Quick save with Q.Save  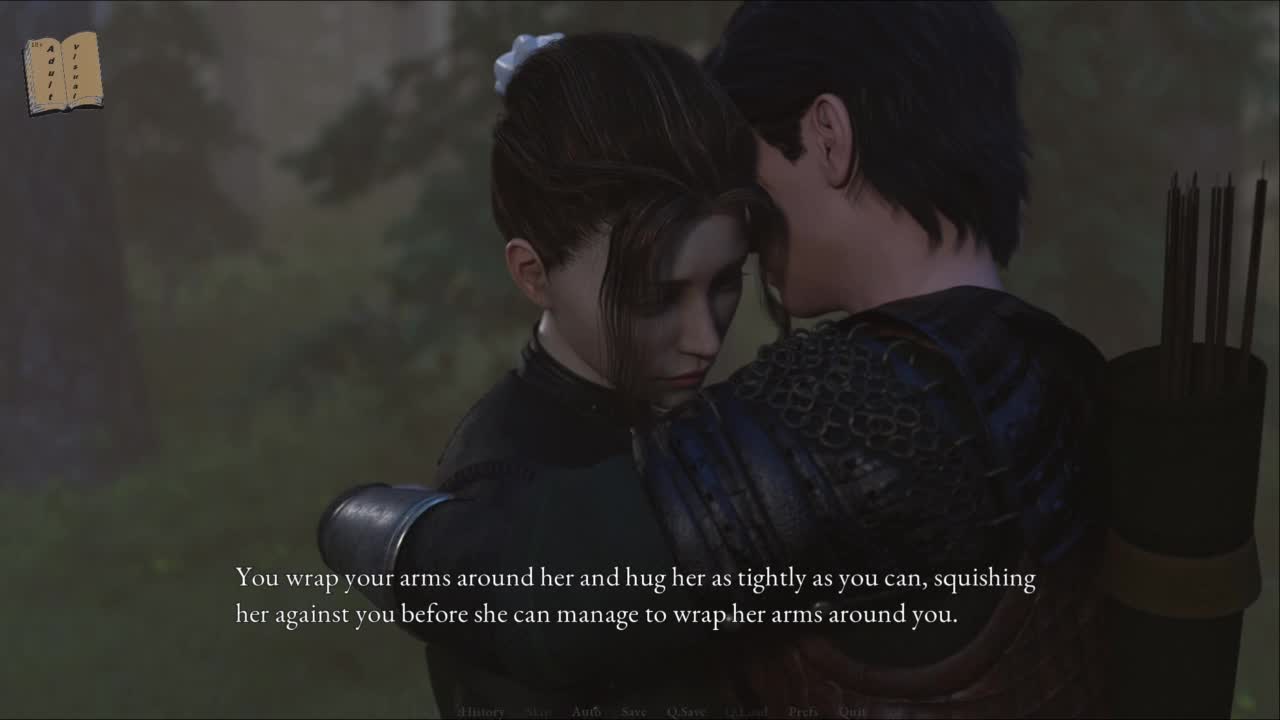686,712
